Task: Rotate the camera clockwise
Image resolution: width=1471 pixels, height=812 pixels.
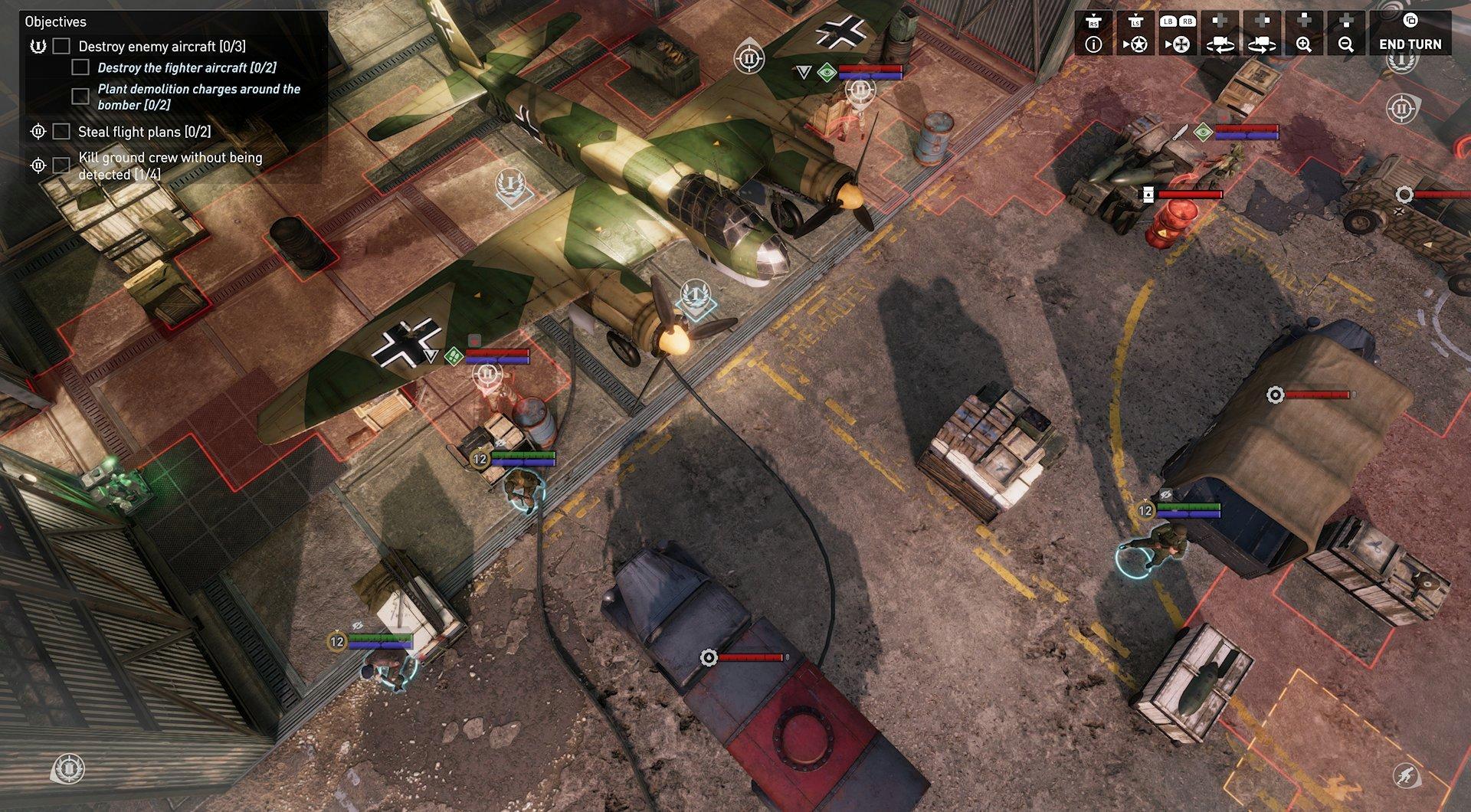Action: tap(1261, 42)
